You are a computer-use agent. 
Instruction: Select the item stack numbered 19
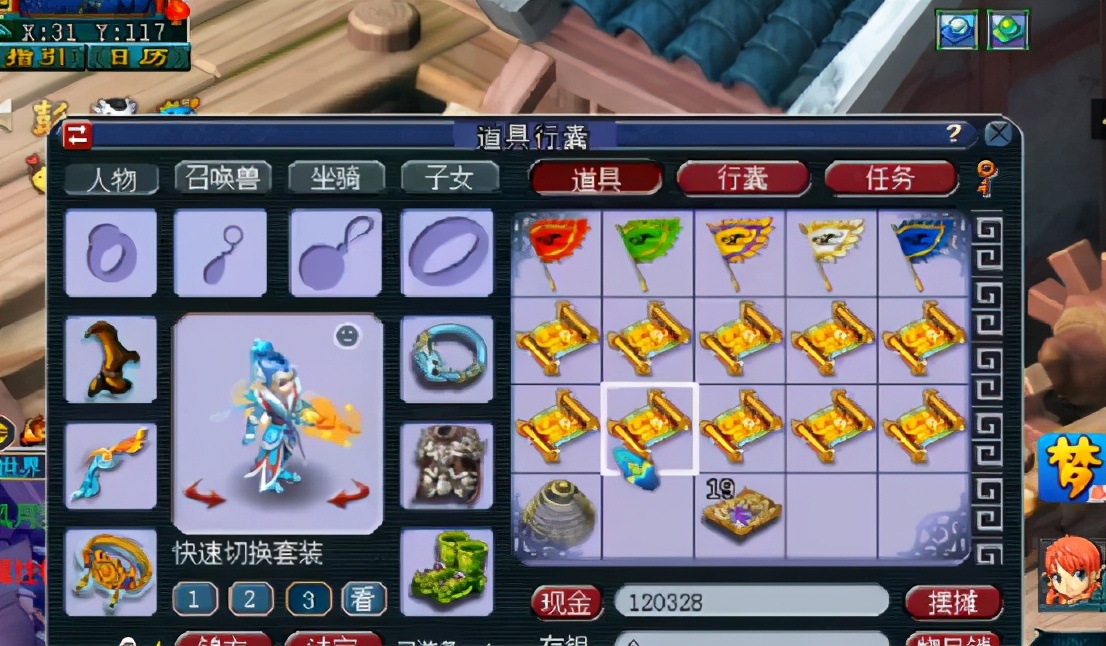pos(741,513)
